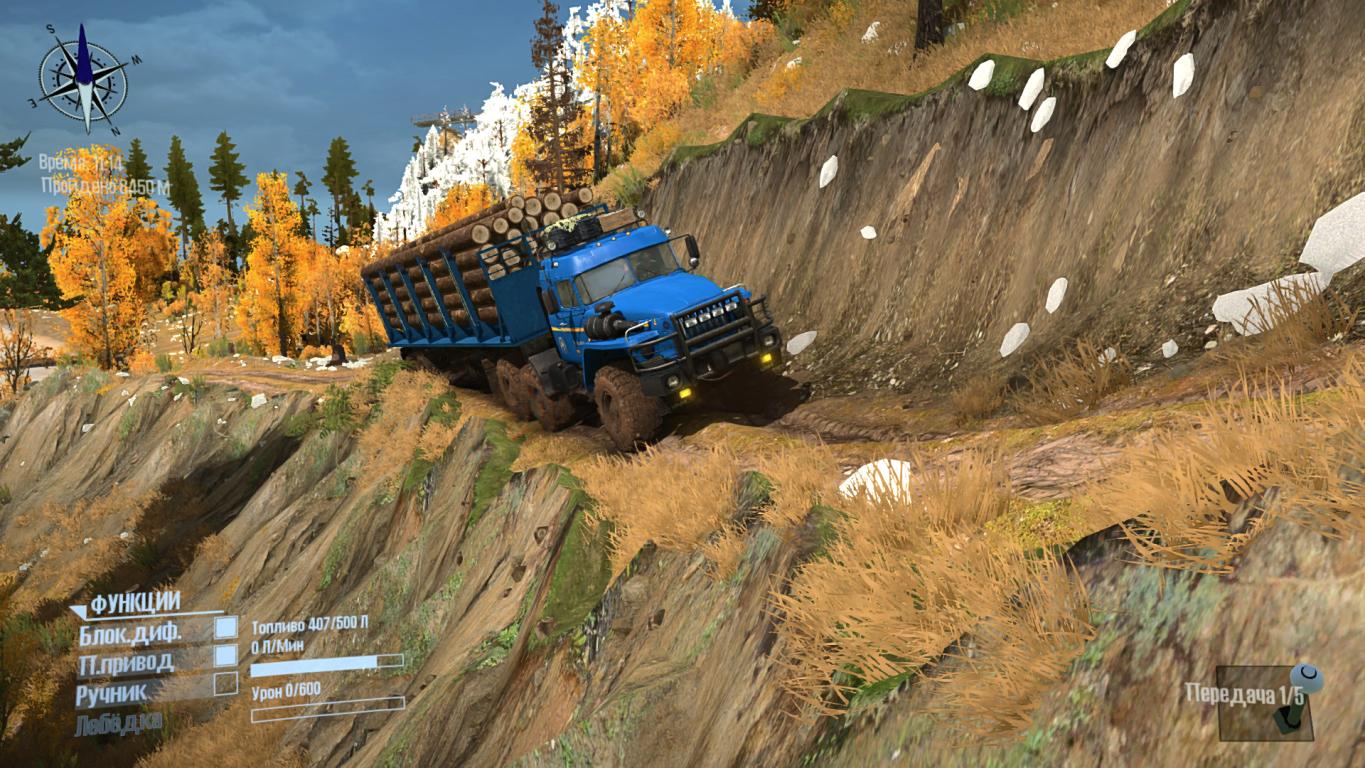Open the ФУНКЦИИ functions menu header
This screenshot has width=1365, height=768.
tap(135, 603)
